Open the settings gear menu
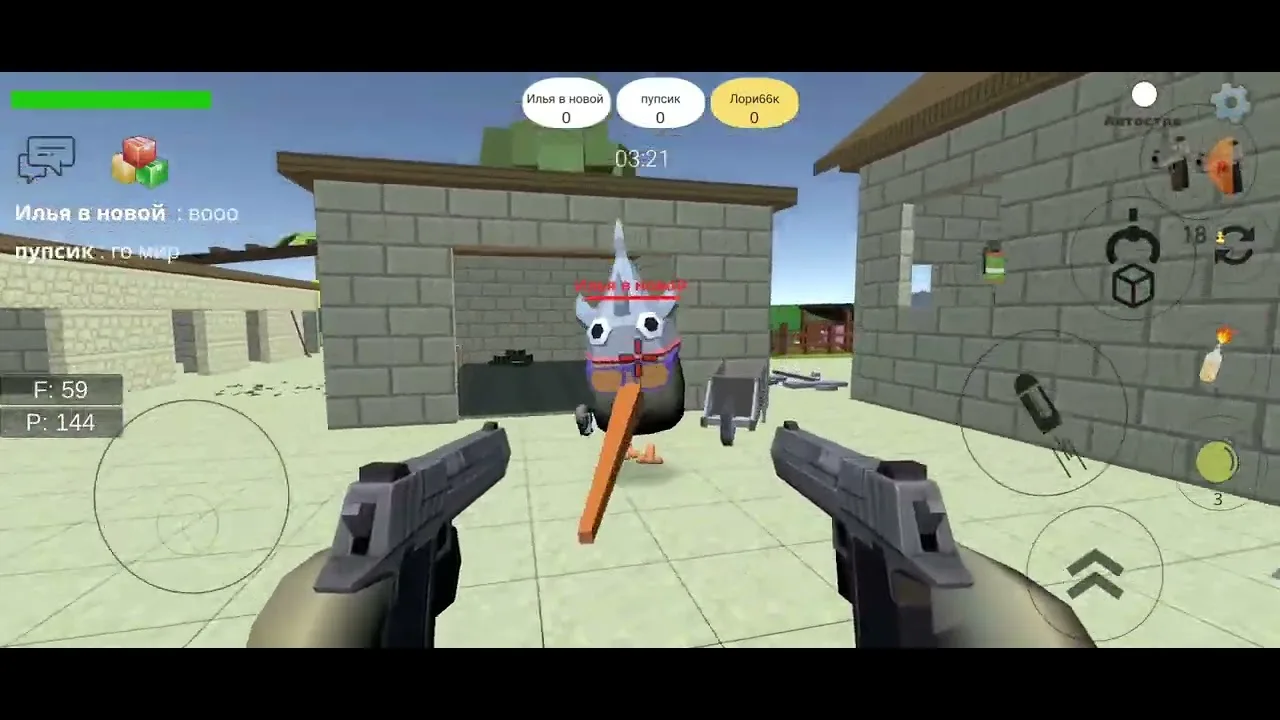This screenshot has width=1280, height=720. (1230, 100)
